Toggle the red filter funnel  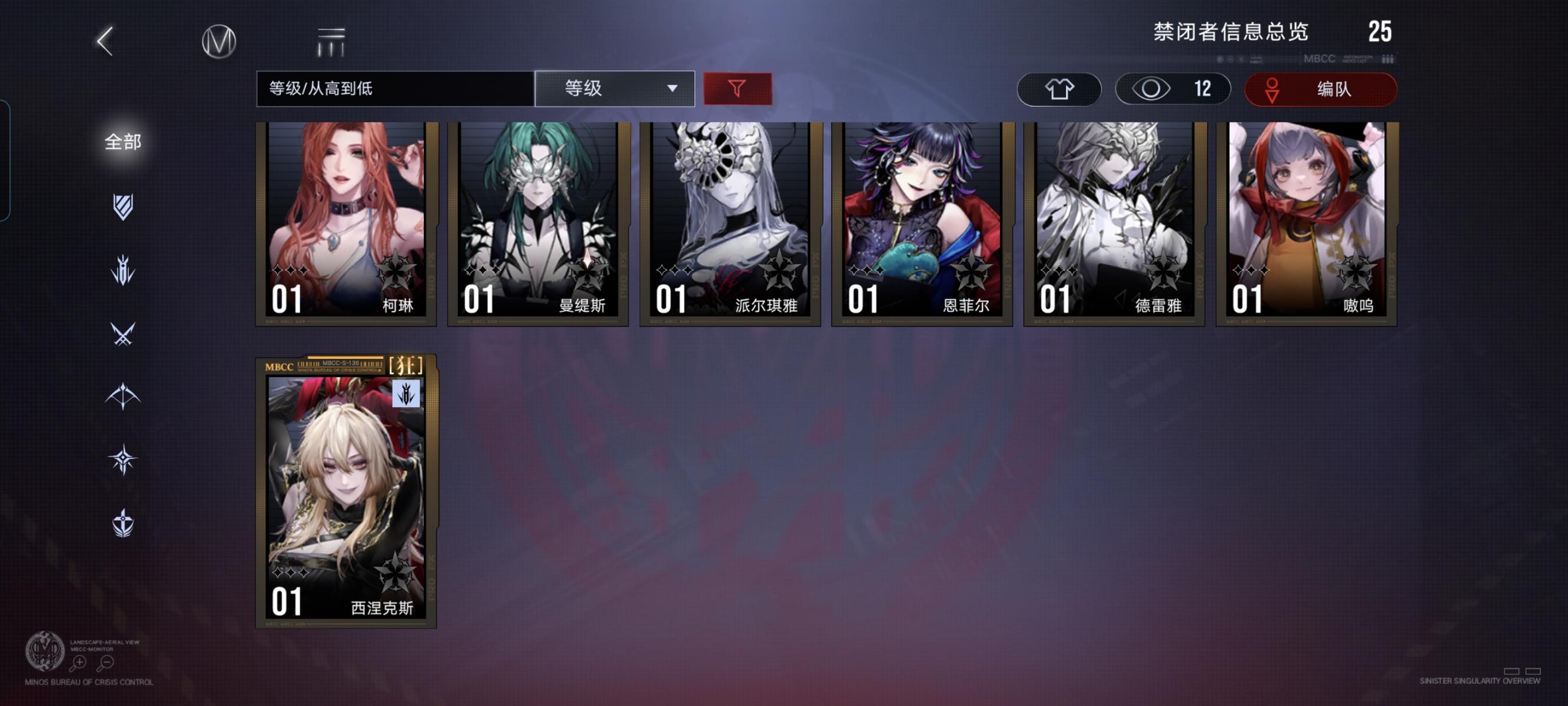click(738, 89)
